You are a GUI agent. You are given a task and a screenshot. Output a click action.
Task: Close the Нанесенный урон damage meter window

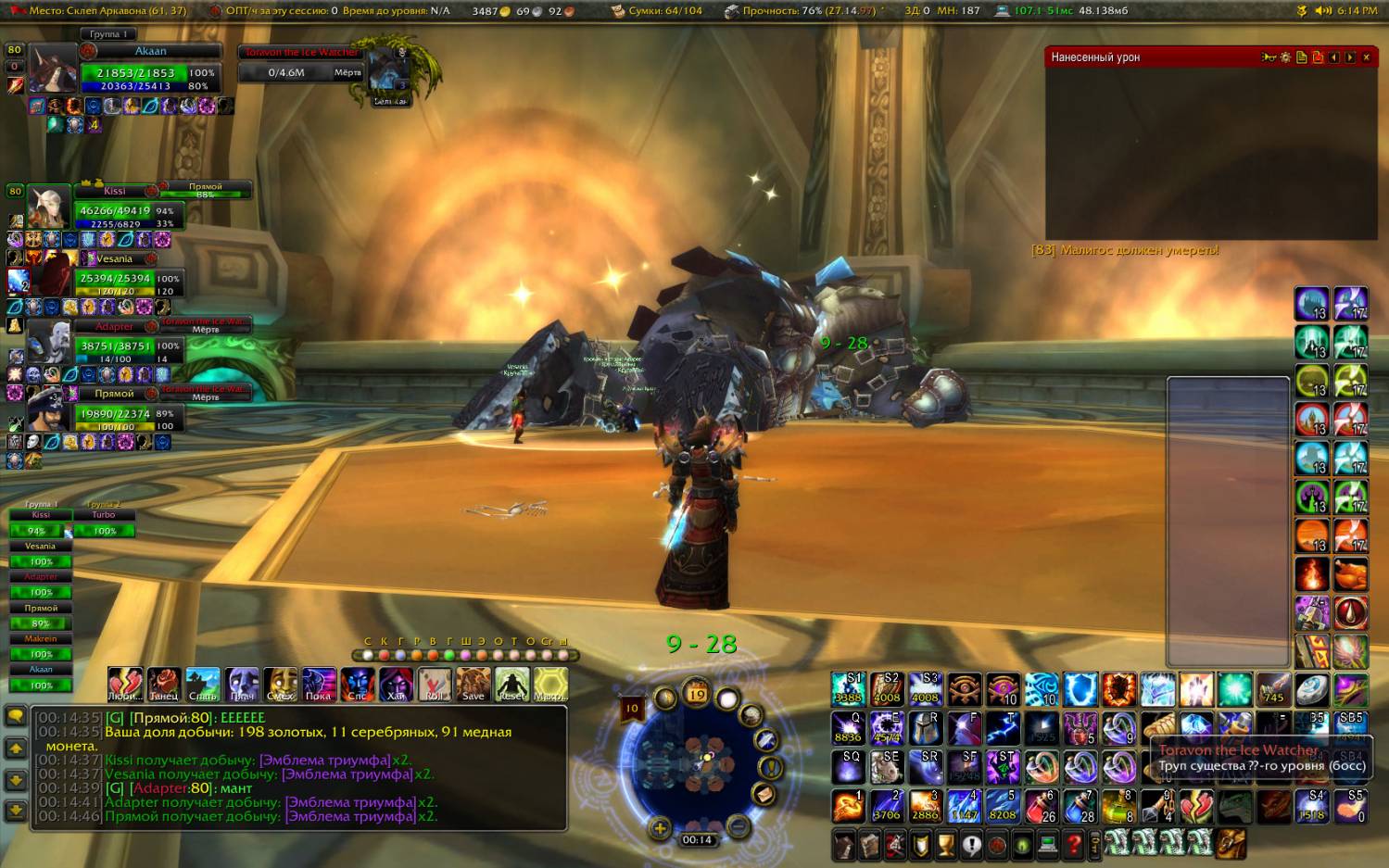[1366, 57]
